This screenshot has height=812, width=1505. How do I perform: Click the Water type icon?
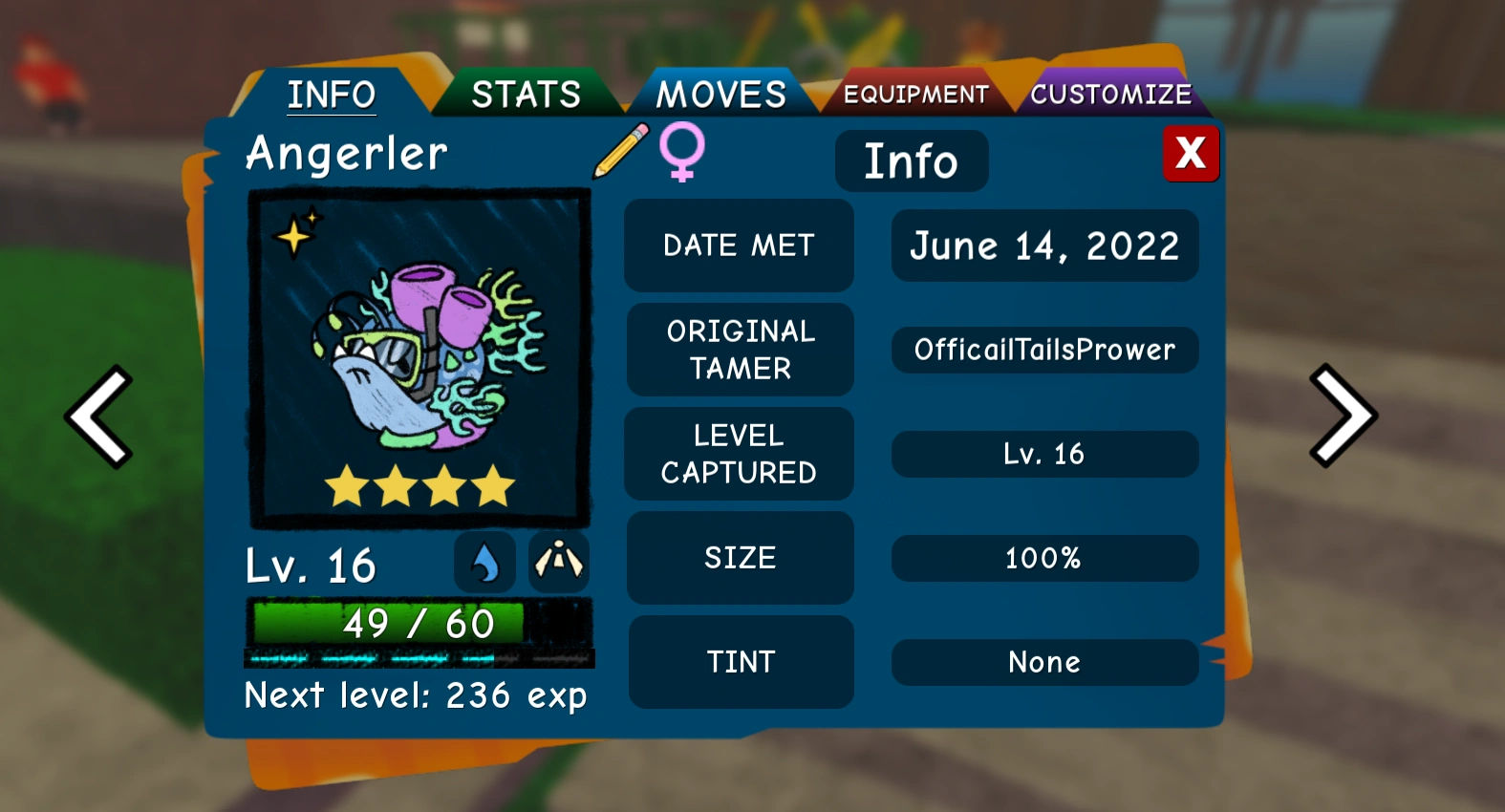(486, 563)
